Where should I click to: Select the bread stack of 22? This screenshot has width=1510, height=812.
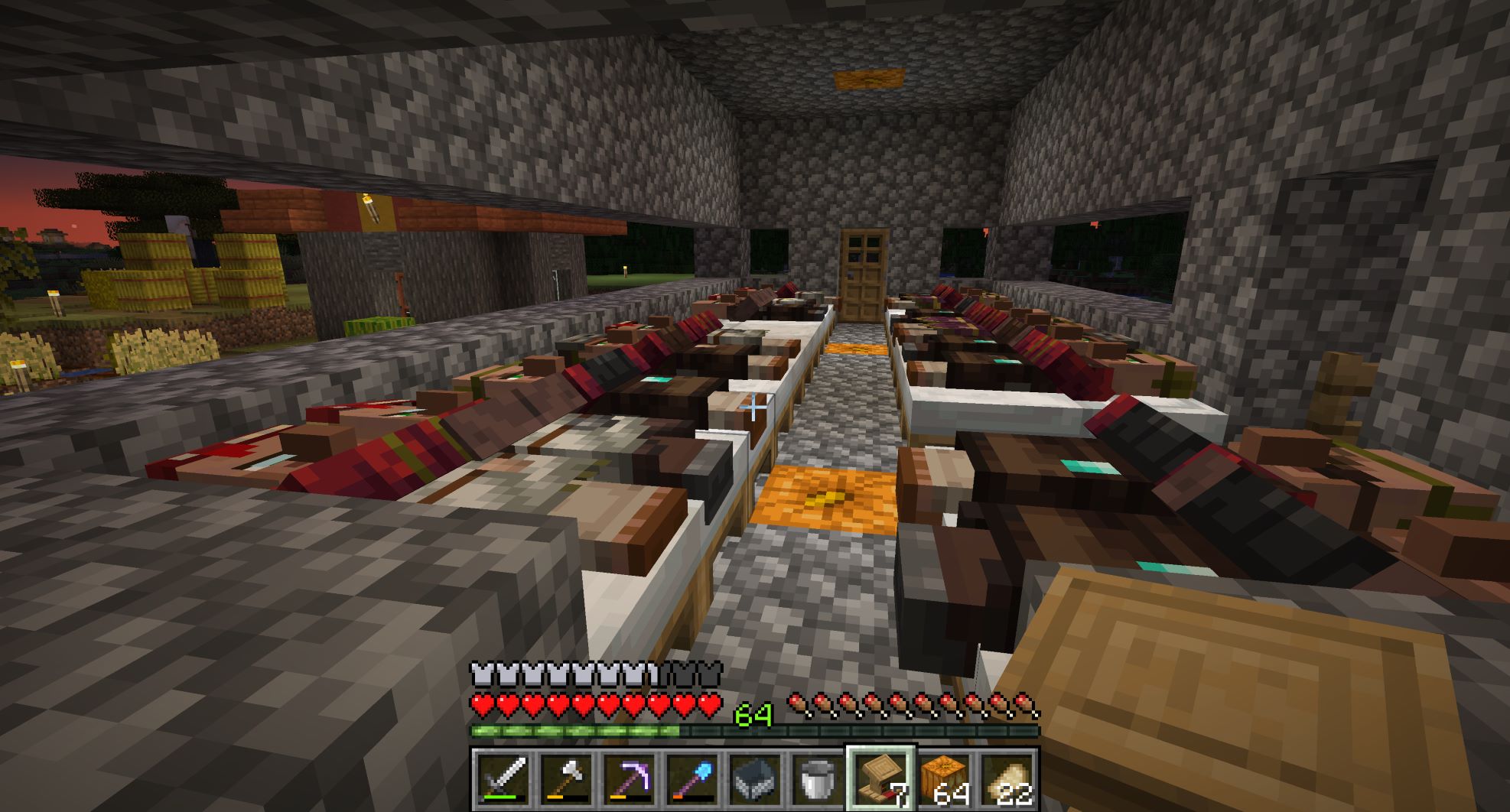[x=1006, y=779]
